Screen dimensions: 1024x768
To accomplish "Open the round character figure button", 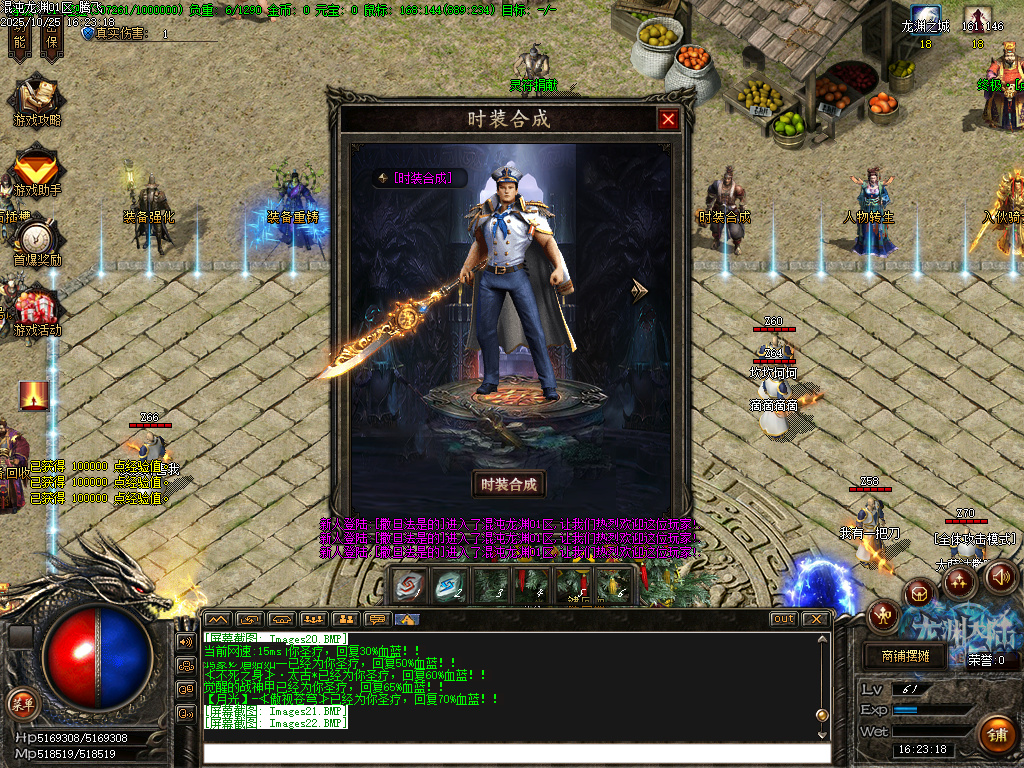I will tap(883, 616).
